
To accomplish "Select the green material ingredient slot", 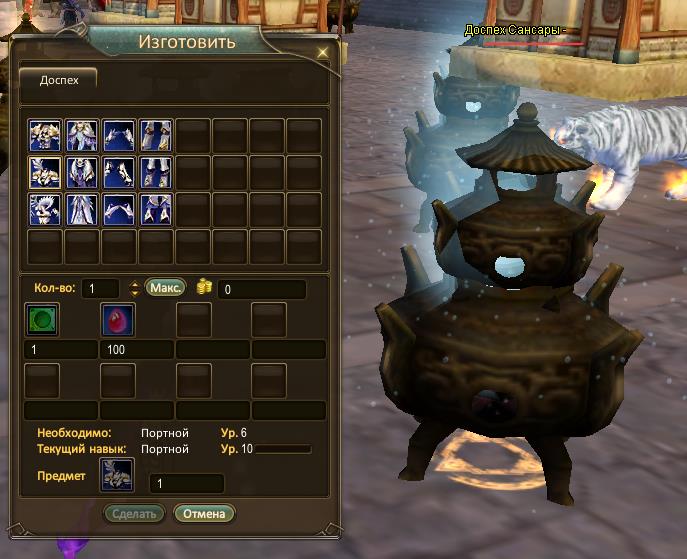I will 42,320.
